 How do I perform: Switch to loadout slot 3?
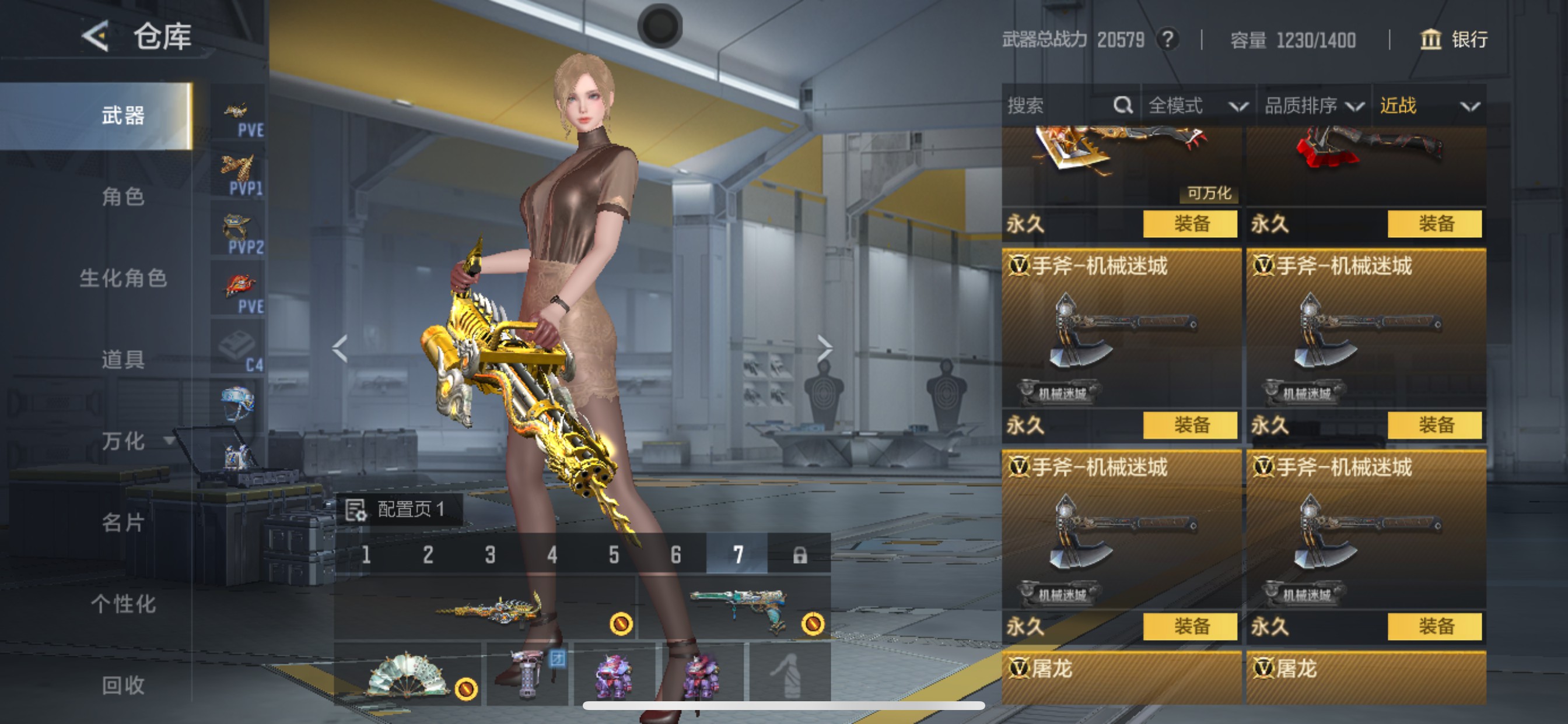click(x=490, y=554)
